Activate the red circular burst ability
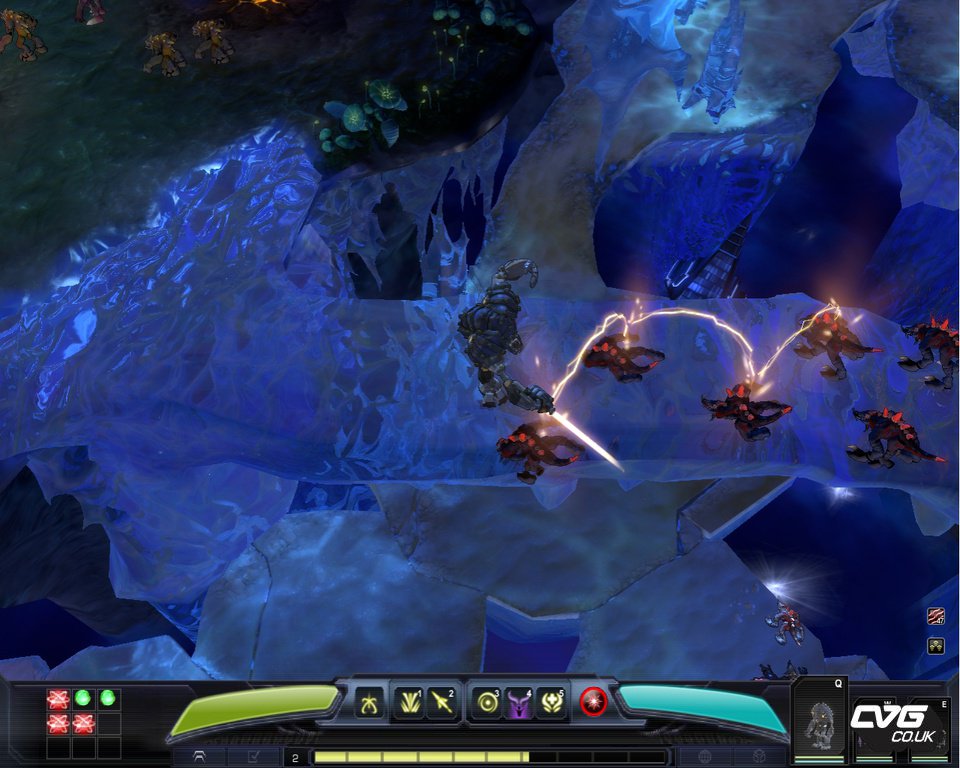Viewport: 960px width, 768px height. 593,703
